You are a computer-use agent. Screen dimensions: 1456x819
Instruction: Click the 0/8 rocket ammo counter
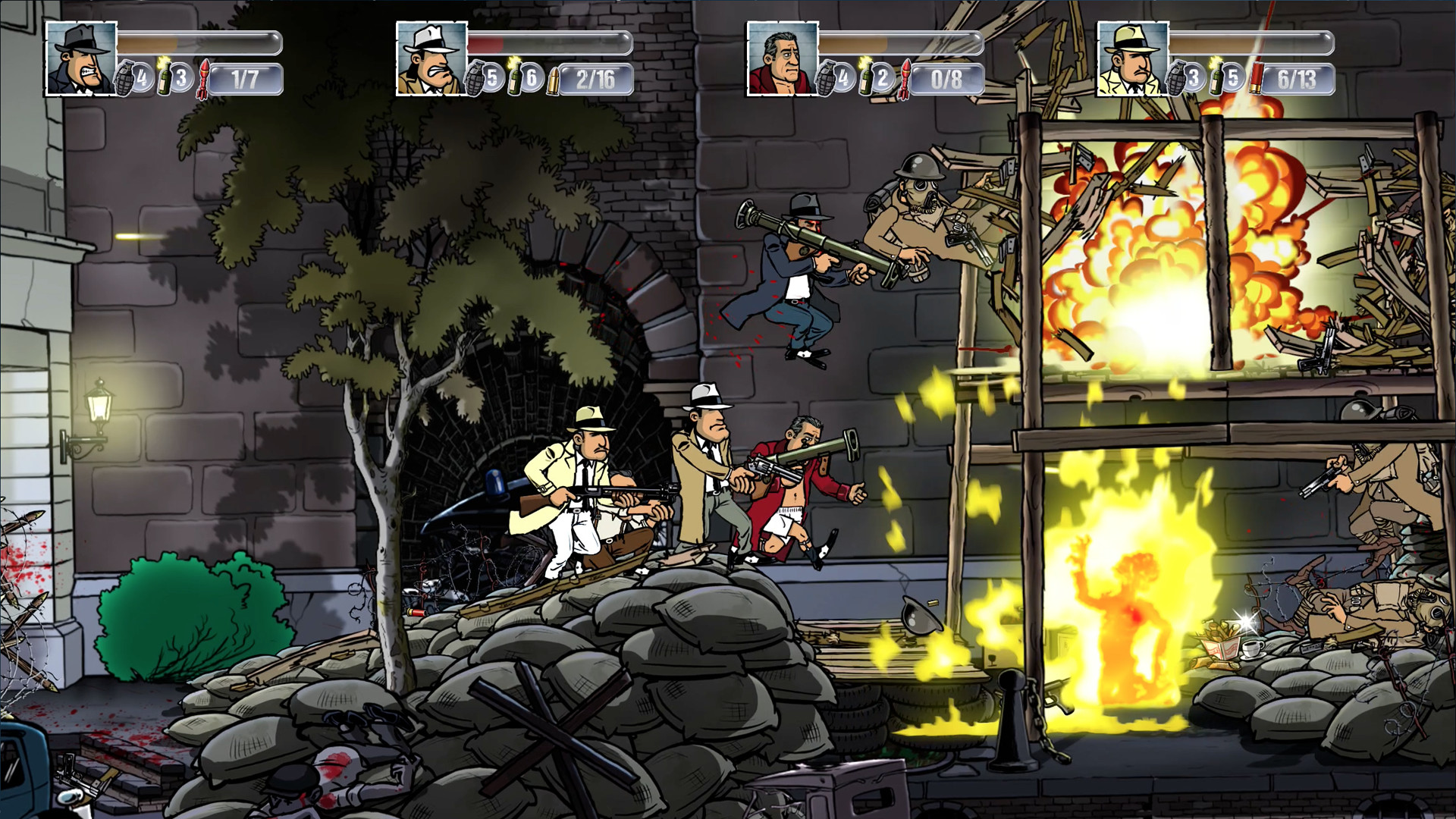(948, 76)
